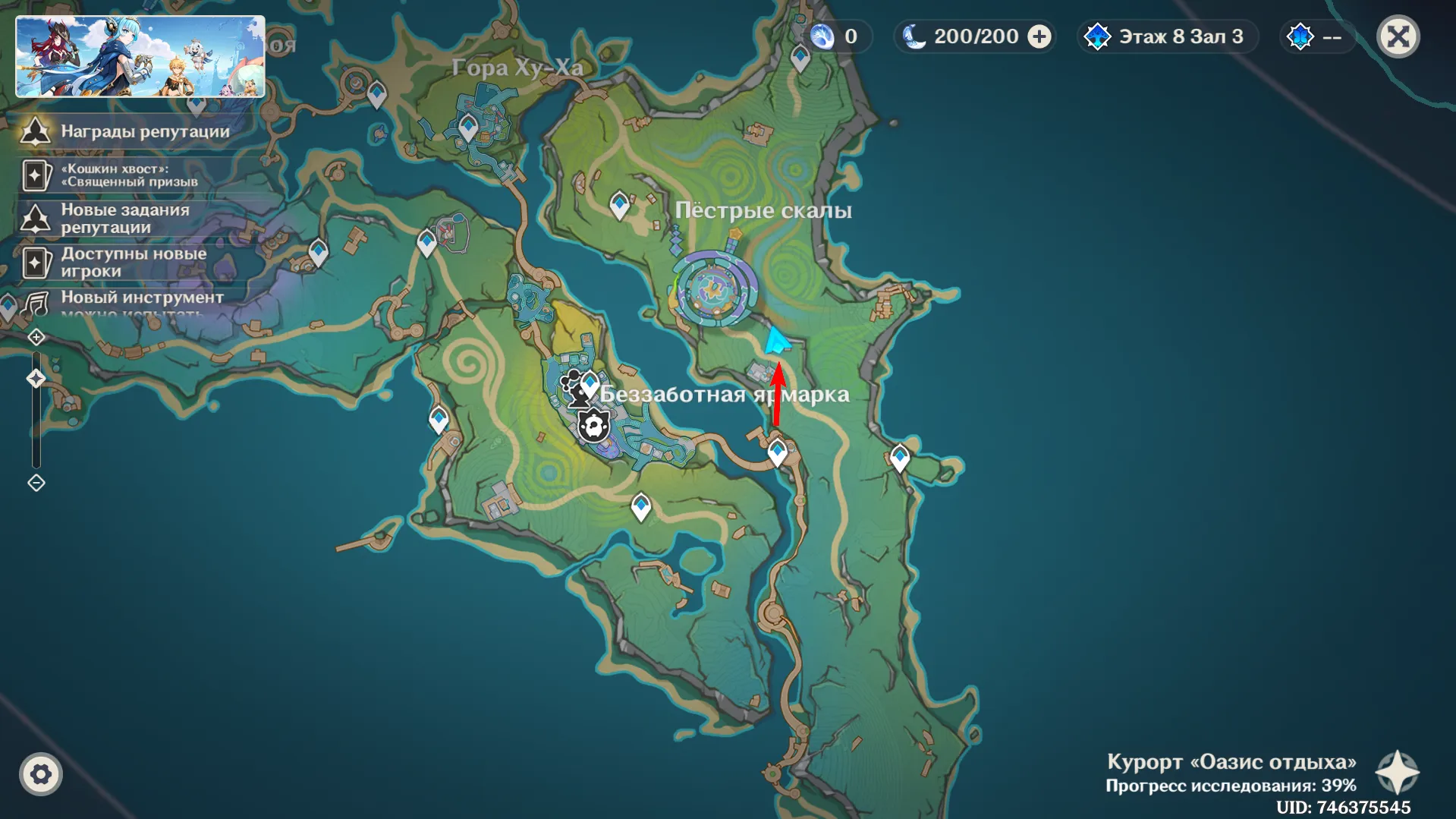Open the «Новый инструмент» notification entry

pos(140,298)
